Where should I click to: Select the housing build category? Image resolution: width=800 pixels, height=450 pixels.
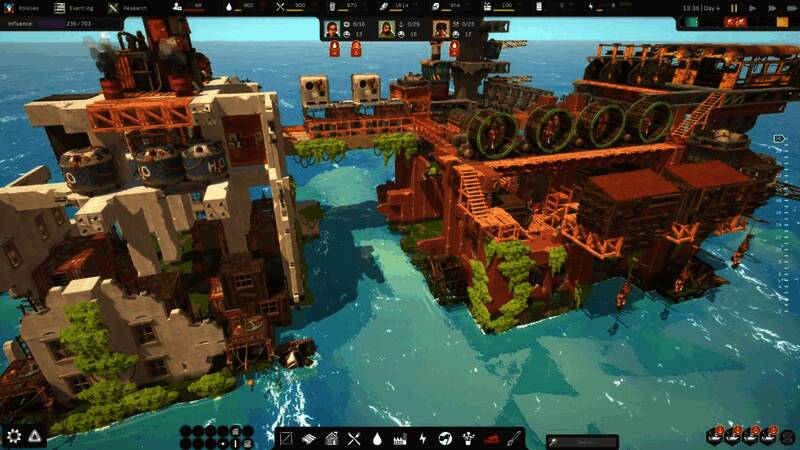click(x=331, y=438)
